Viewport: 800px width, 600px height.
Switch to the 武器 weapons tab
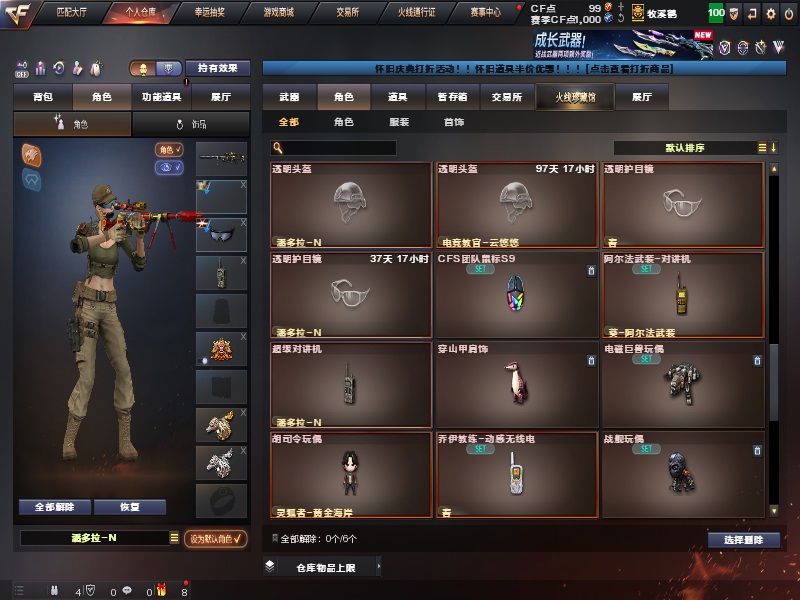tap(289, 97)
